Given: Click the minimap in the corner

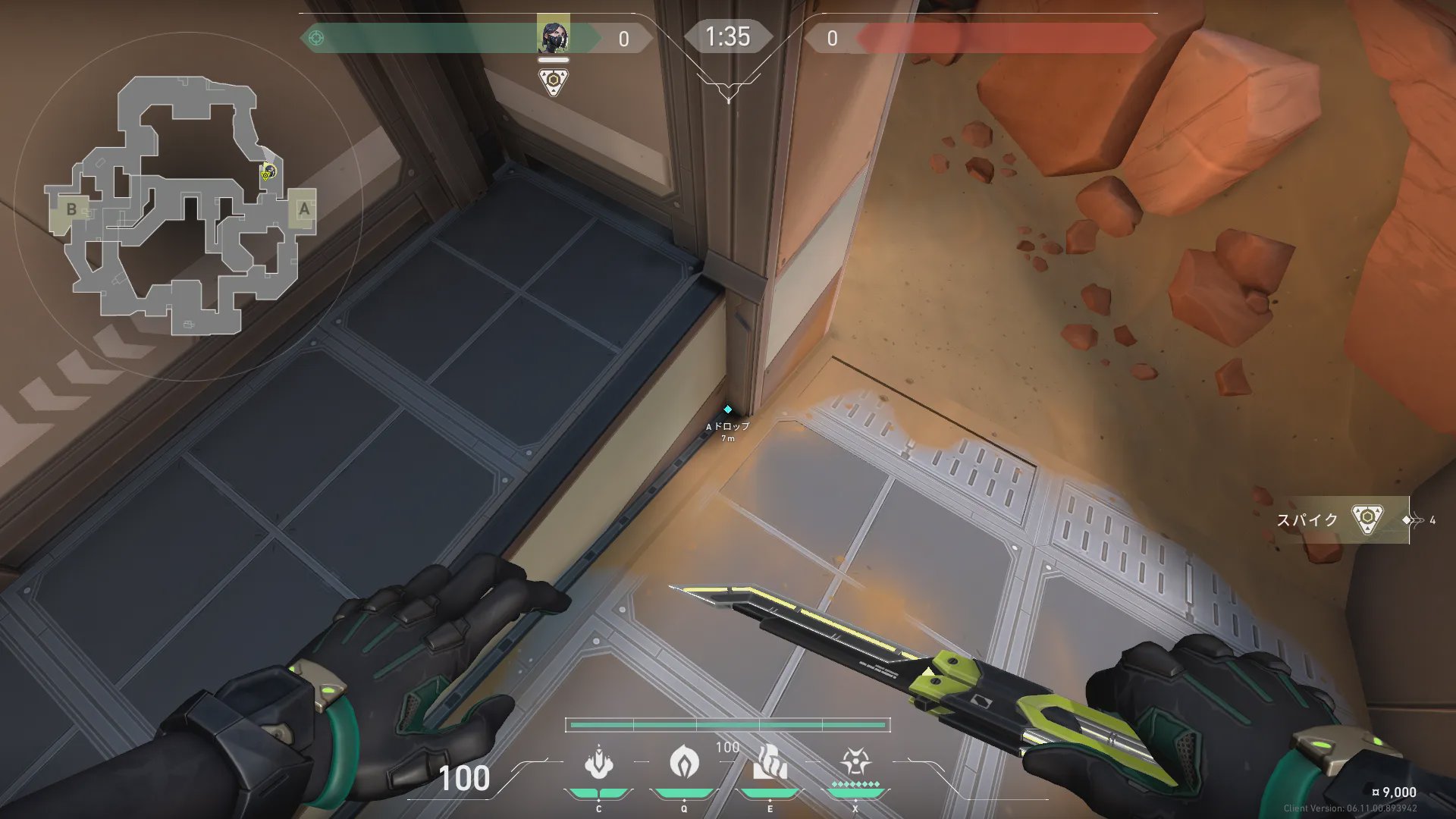Looking at the screenshot, I should (182, 206).
